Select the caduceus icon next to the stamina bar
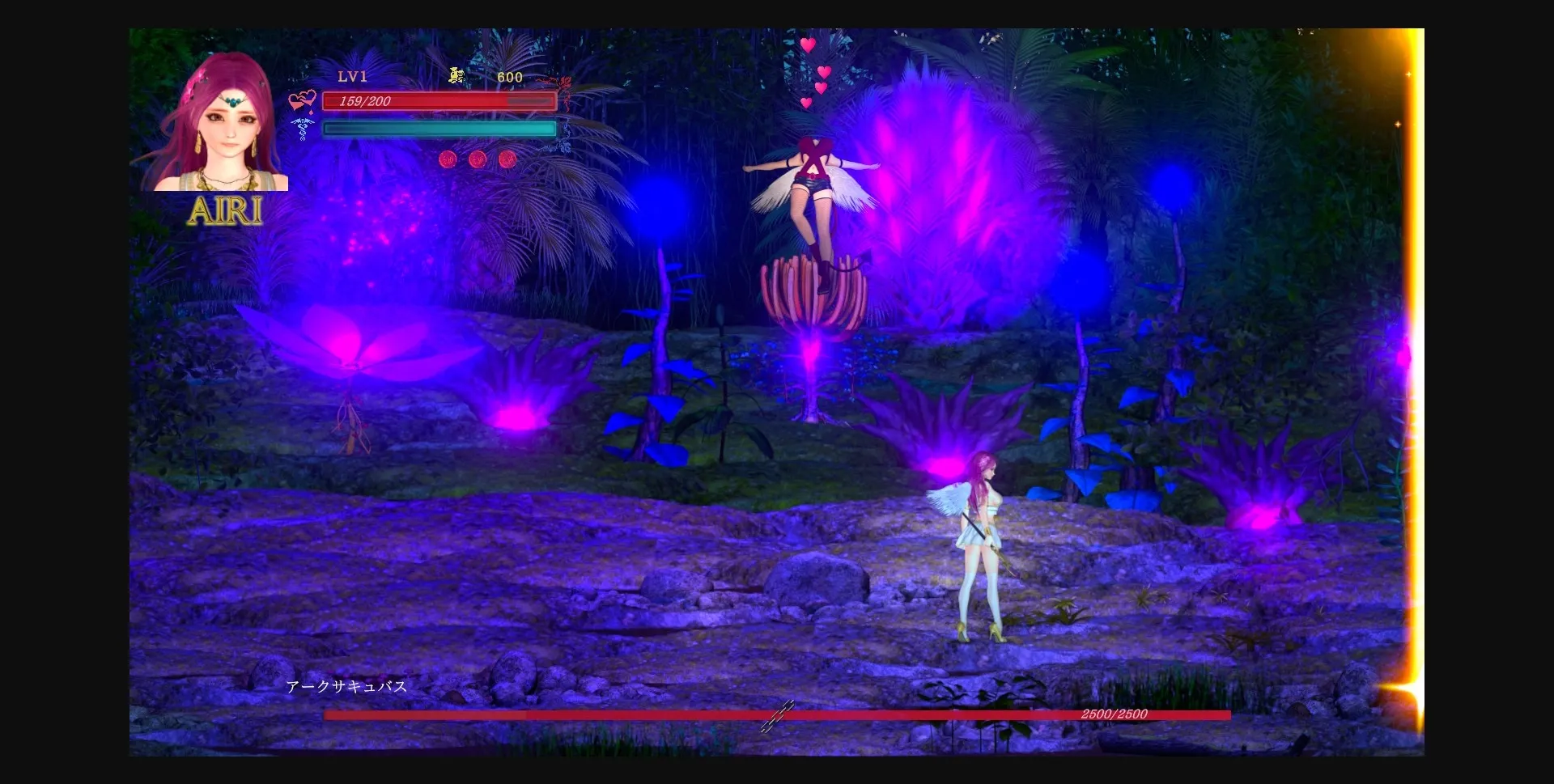 click(x=301, y=129)
